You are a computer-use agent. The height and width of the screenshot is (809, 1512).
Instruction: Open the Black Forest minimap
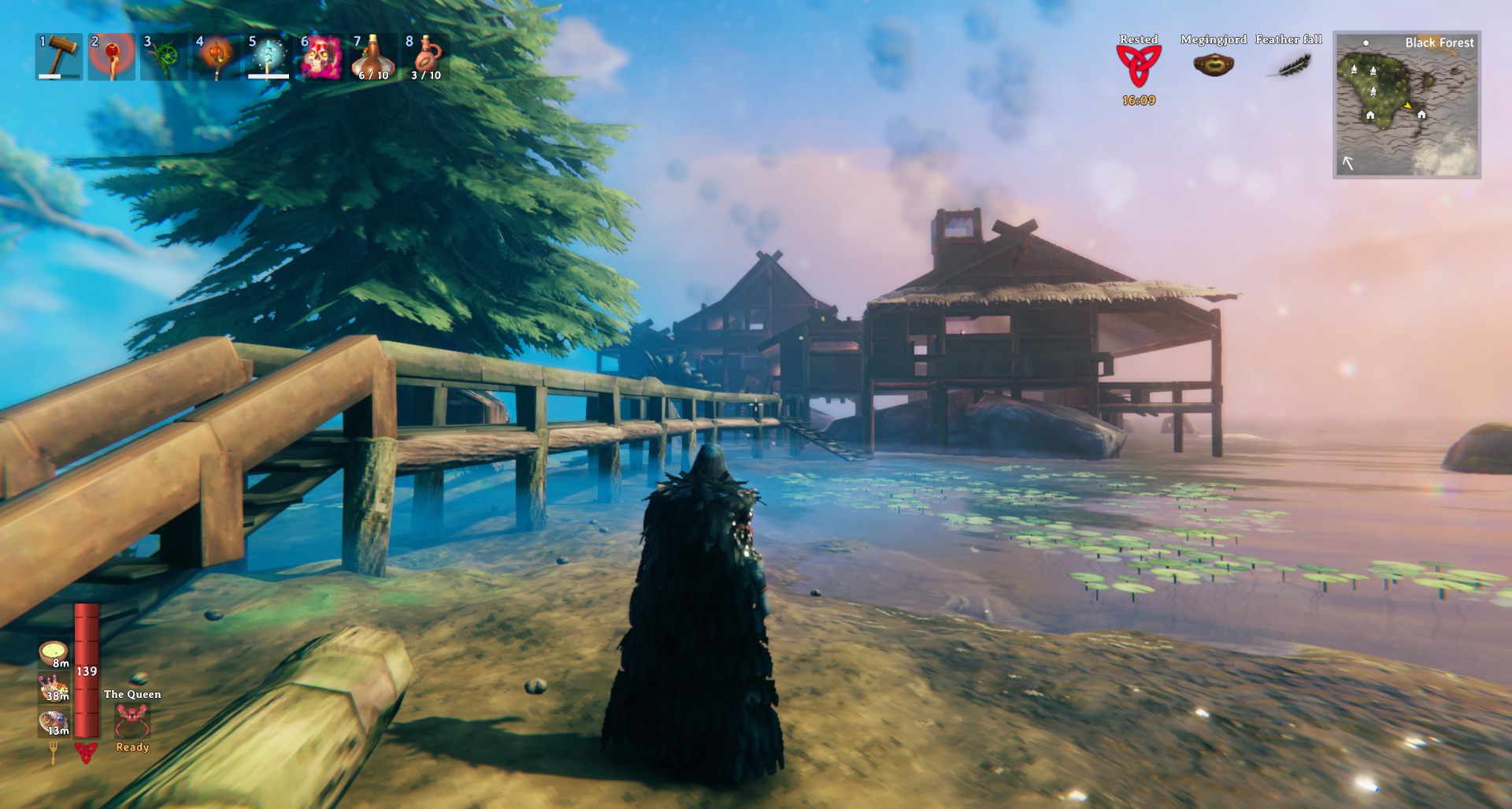1406,105
